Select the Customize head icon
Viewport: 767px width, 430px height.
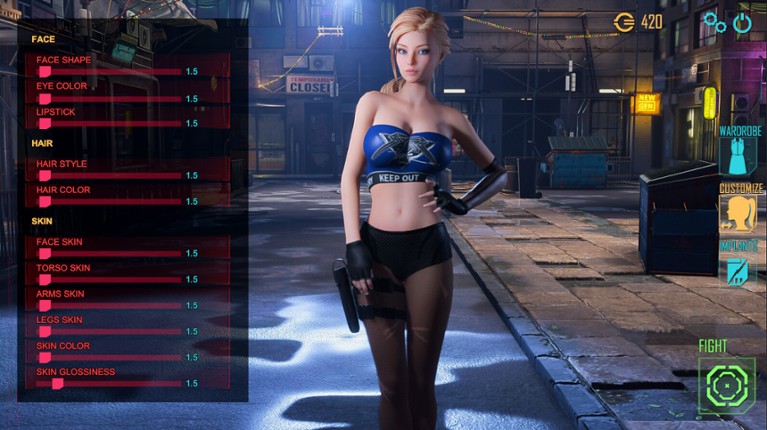(739, 213)
